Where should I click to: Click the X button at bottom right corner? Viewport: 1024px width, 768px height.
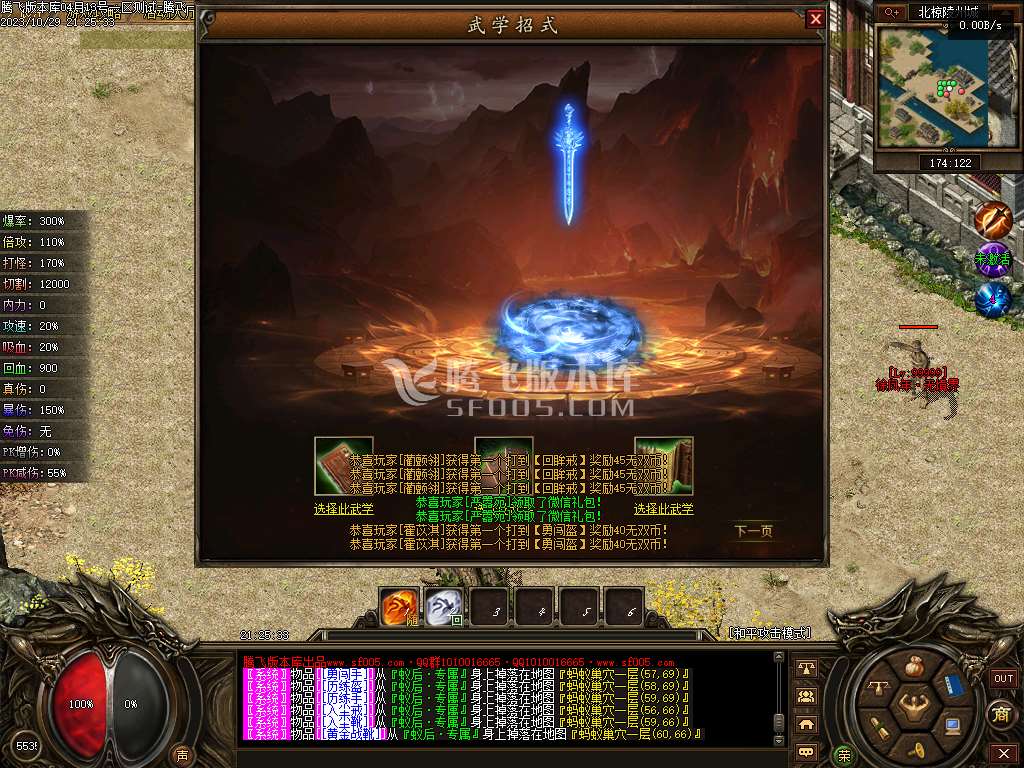pyautogui.click(x=1003, y=752)
